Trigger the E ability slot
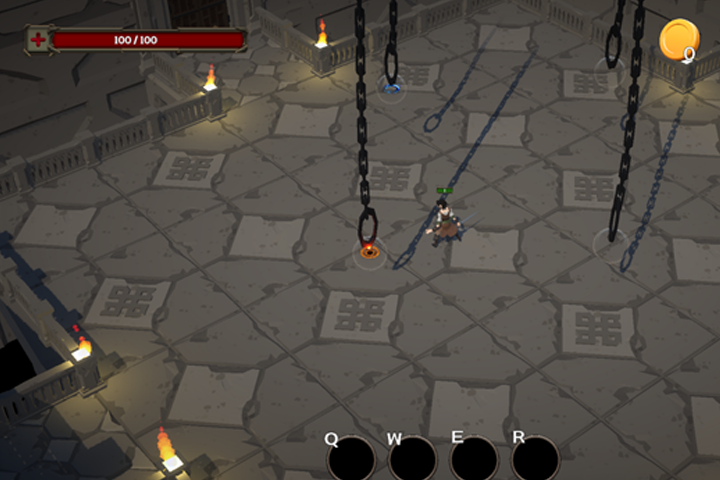 (473, 460)
